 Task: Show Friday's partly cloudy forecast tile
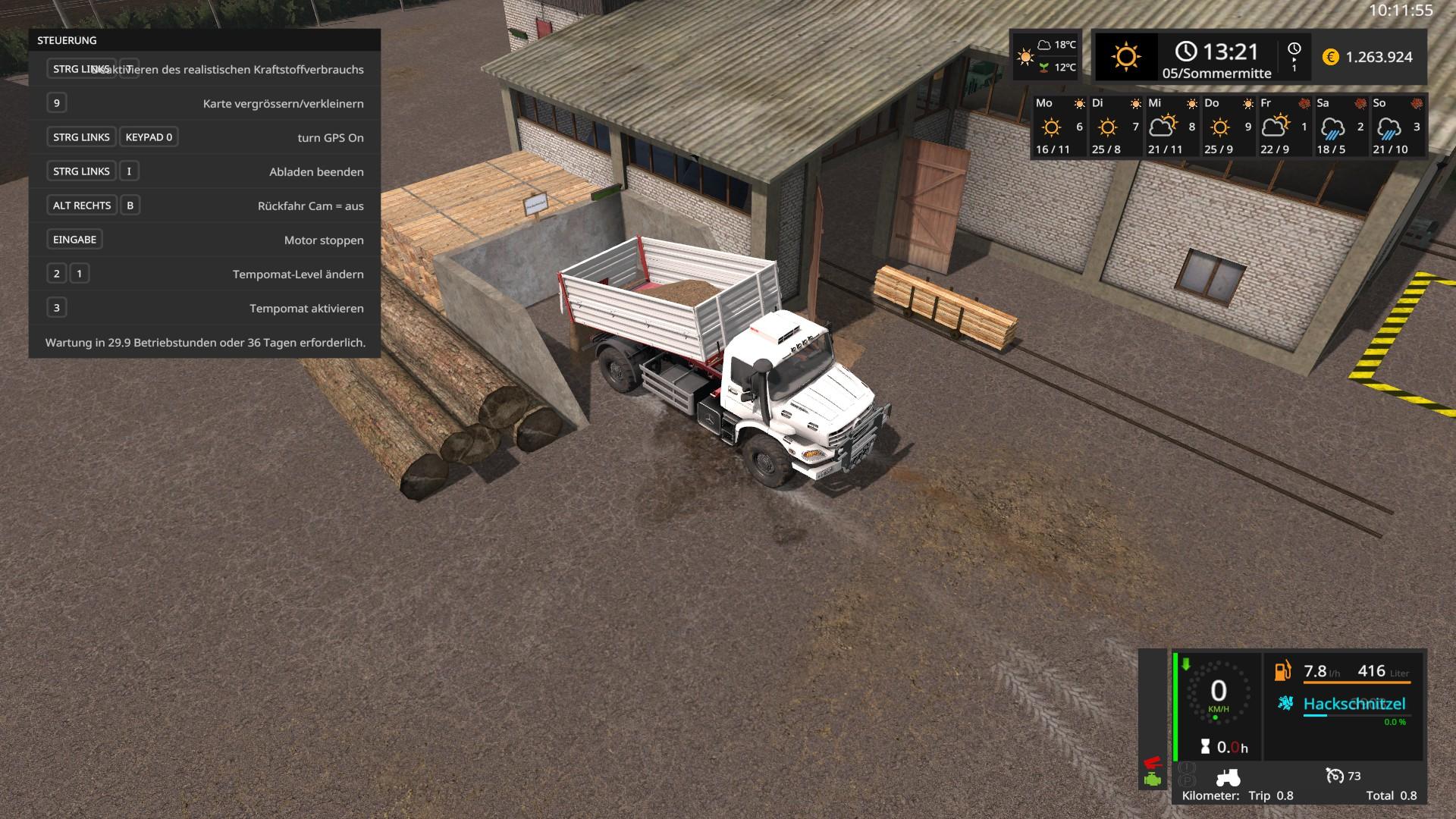1284,126
